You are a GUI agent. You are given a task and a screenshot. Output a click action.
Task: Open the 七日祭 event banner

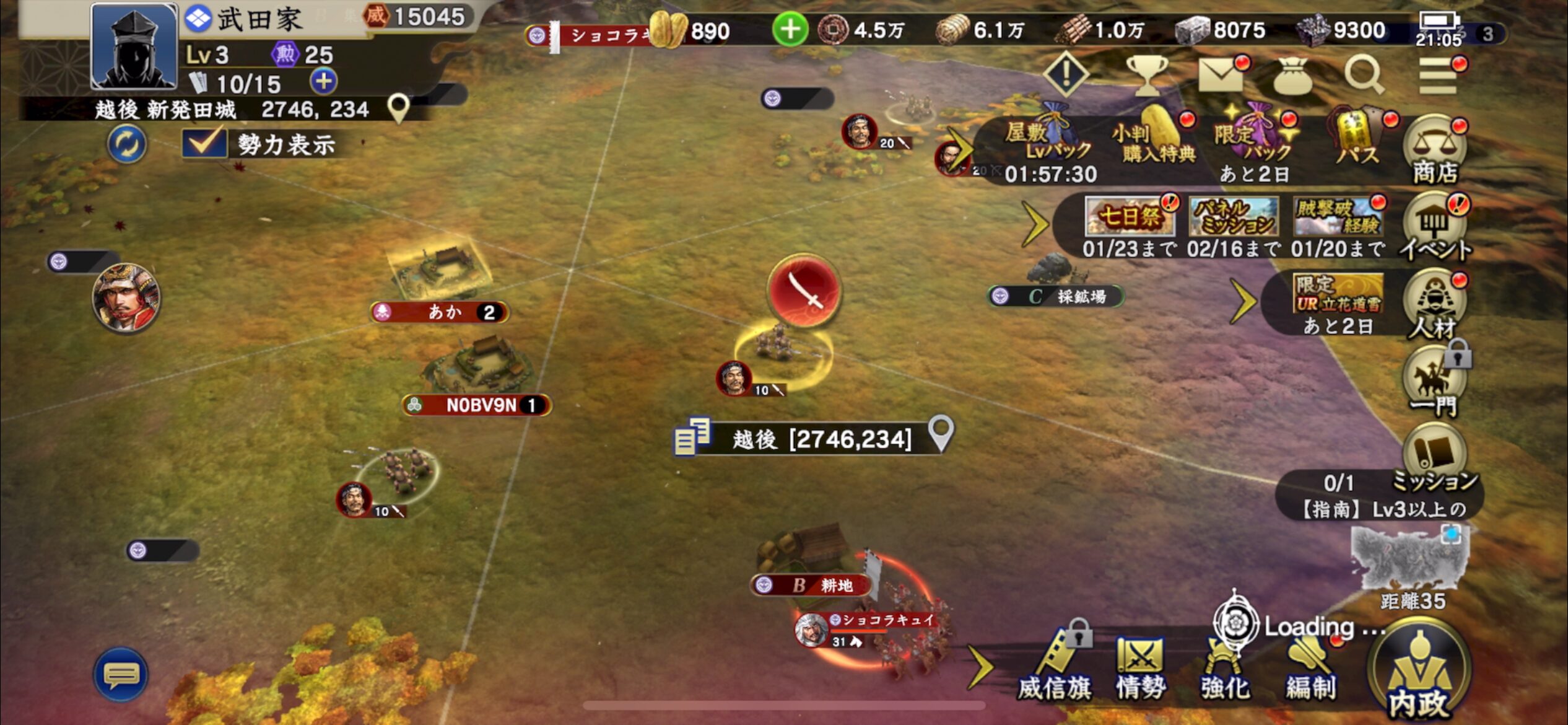click(1130, 217)
